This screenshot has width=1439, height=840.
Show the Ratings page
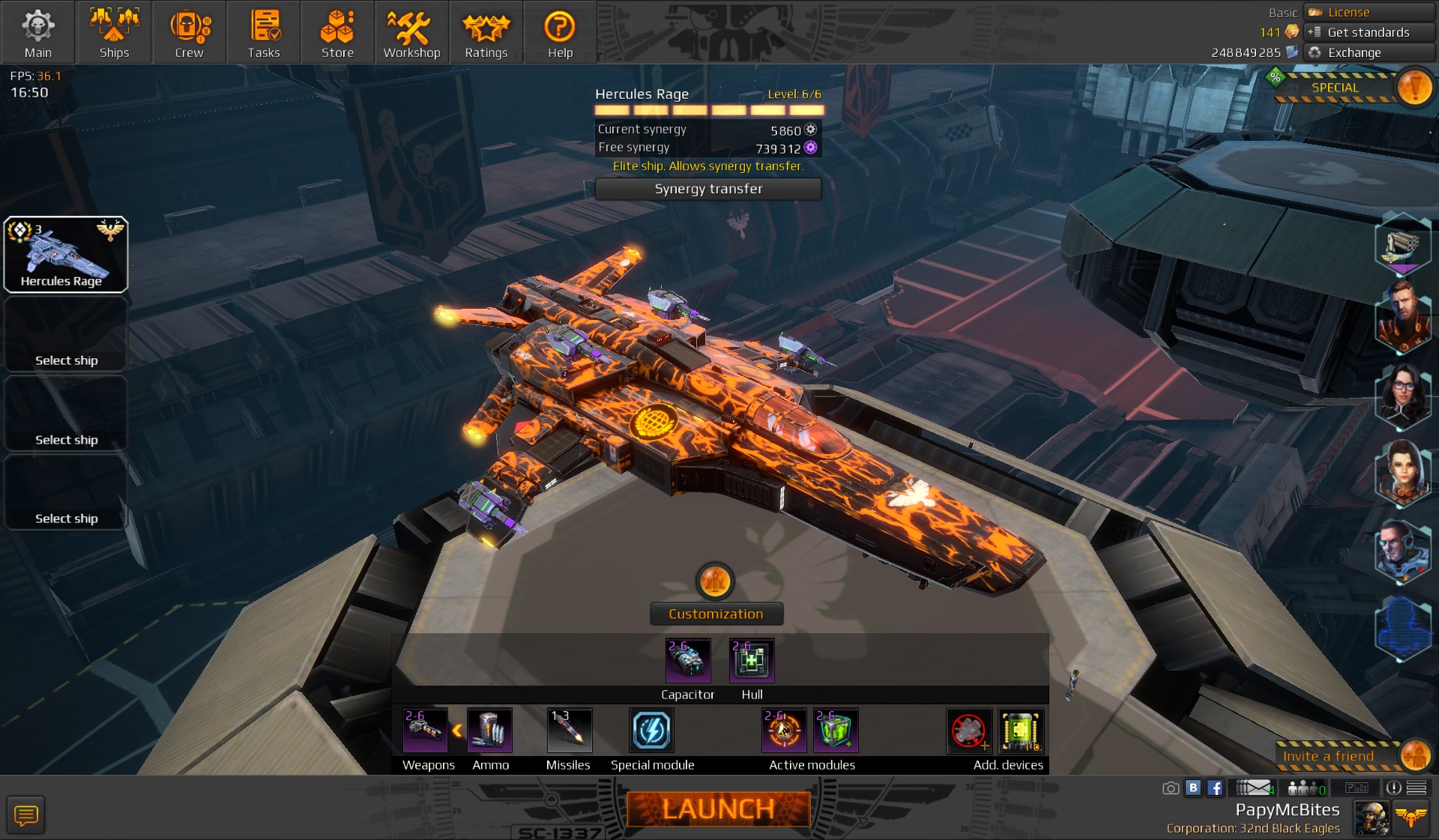(486, 32)
